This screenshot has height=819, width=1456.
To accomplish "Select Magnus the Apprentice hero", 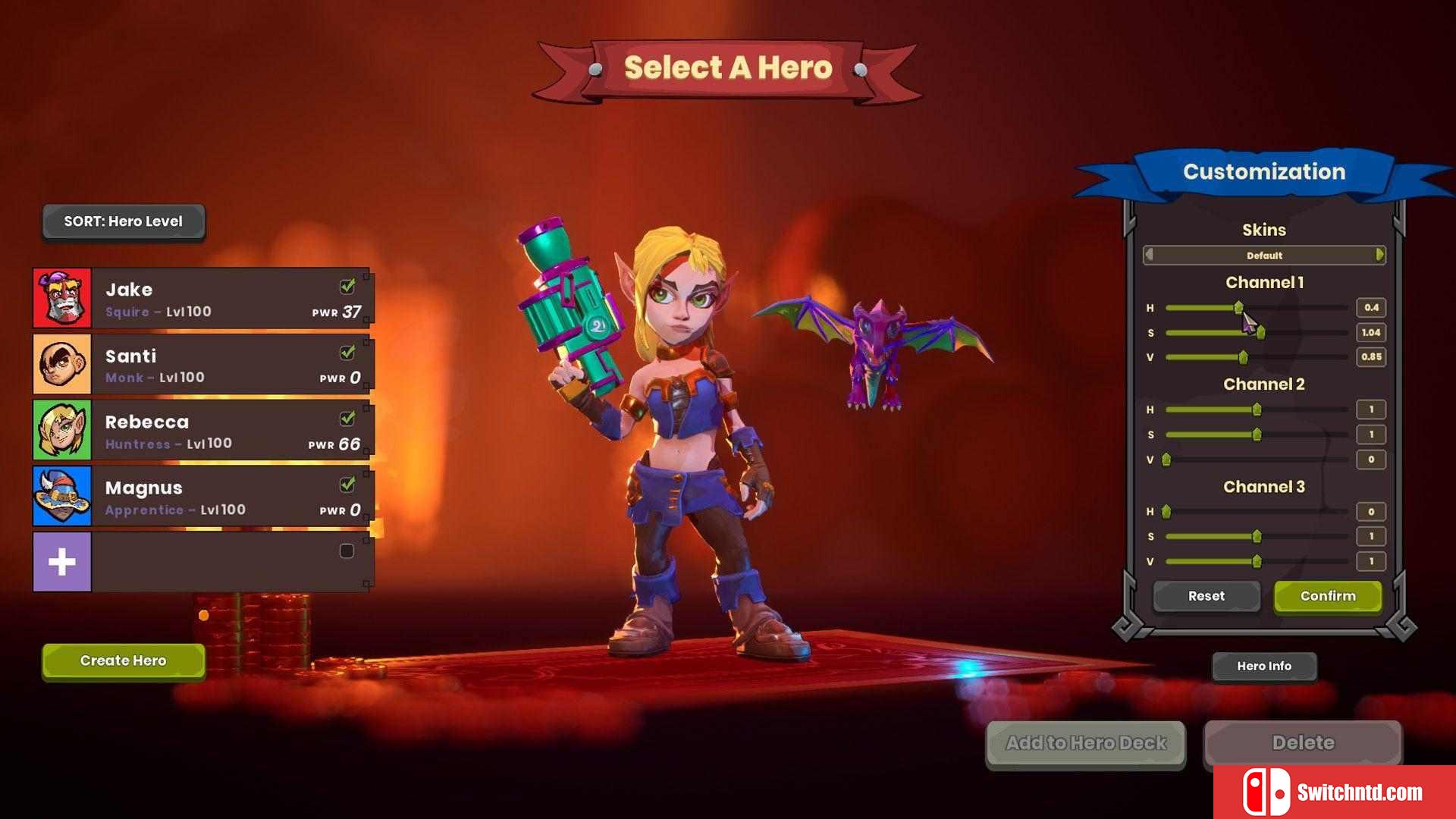I will (x=202, y=497).
